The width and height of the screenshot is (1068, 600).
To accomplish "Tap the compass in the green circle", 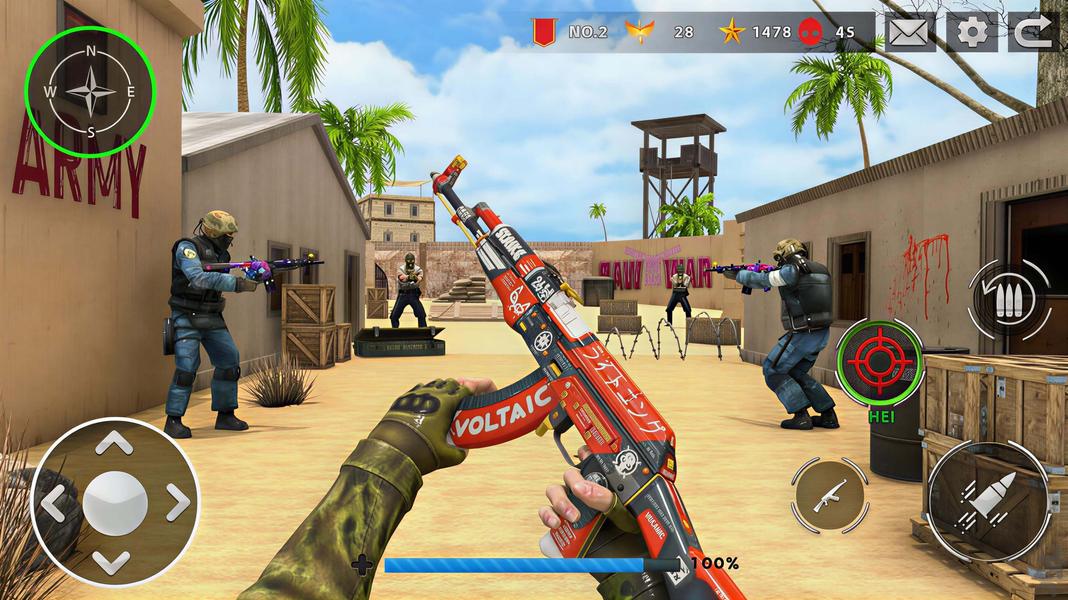I will click(90, 88).
